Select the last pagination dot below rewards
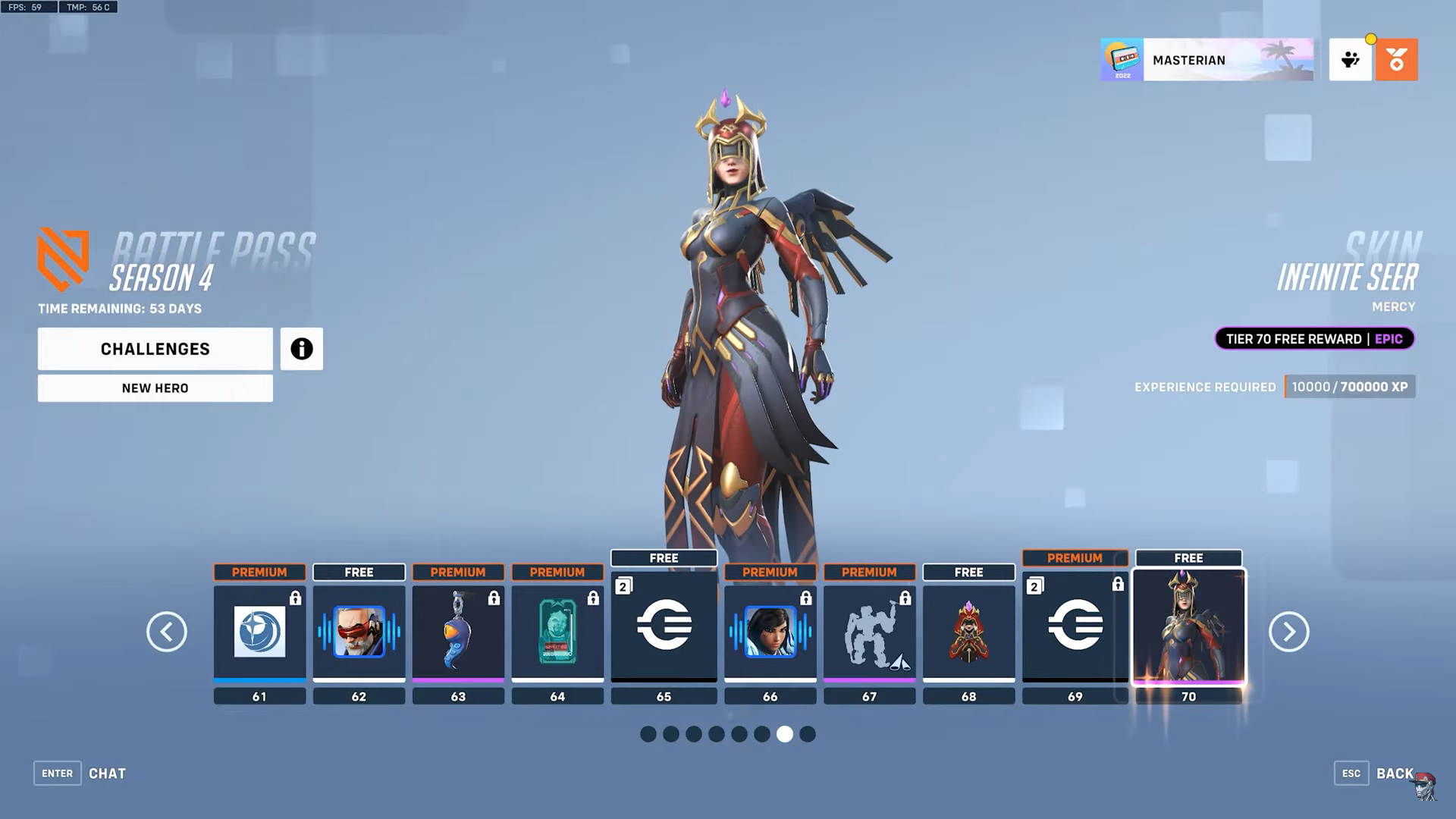This screenshot has width=1456, height=819. pos(808,734)
